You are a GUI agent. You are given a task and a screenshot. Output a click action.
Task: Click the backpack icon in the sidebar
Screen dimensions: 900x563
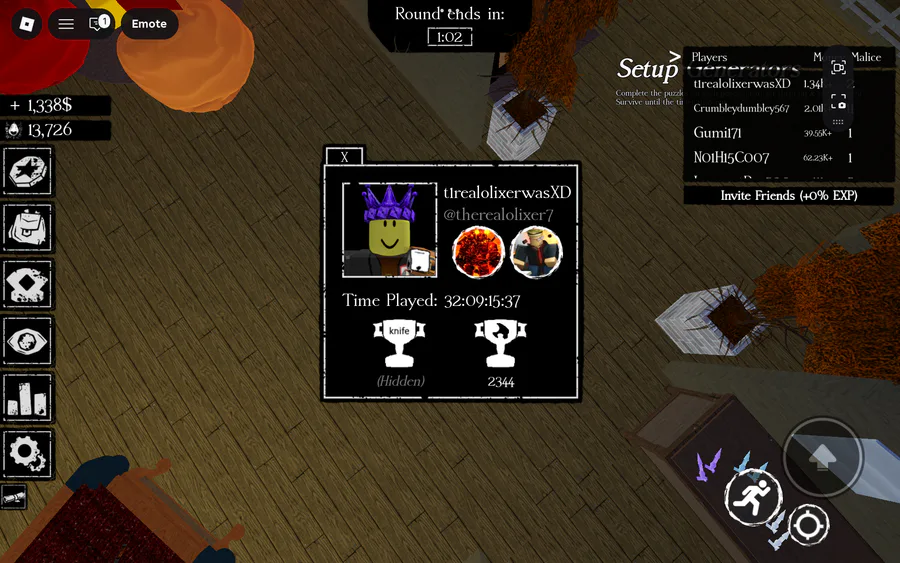click(x=28, y=228)
